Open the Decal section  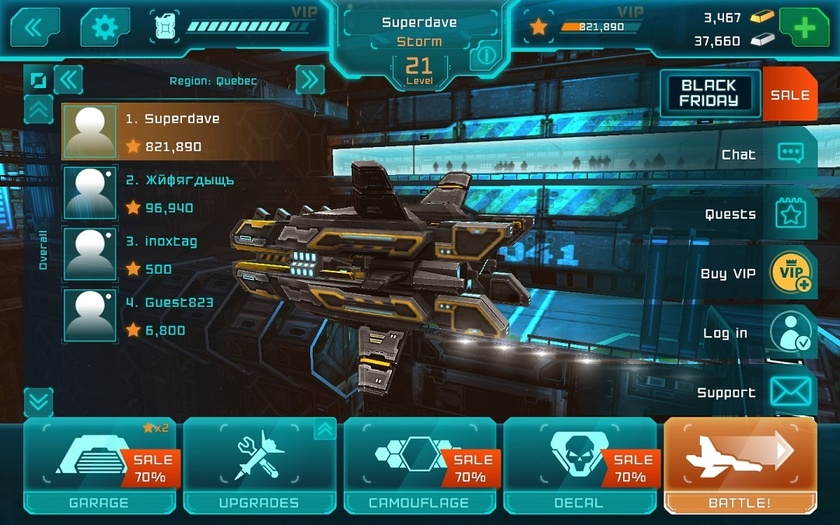tap(579, 466)
